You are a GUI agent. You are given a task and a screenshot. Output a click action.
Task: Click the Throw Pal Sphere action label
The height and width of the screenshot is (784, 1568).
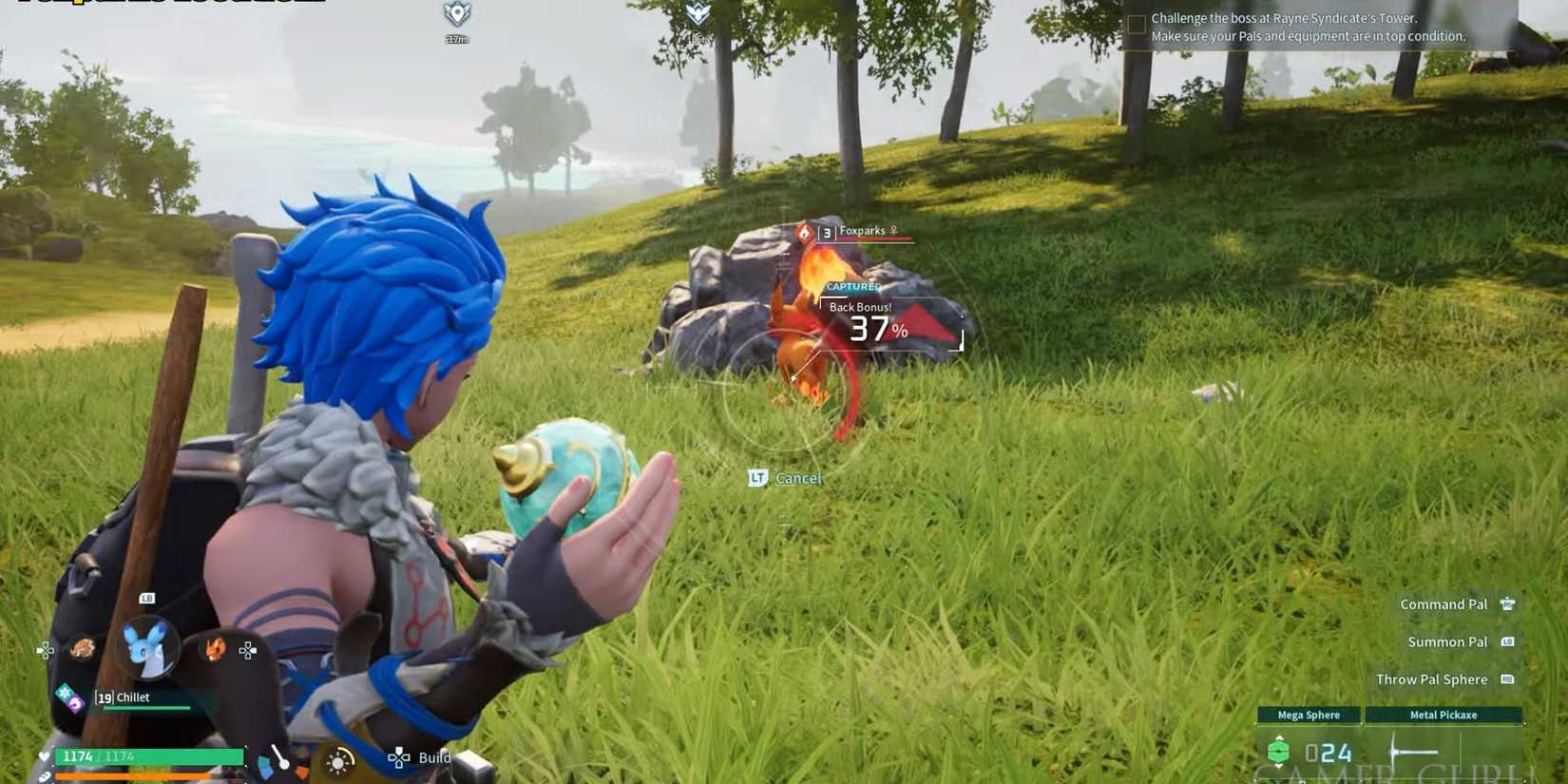[1431, 679]
